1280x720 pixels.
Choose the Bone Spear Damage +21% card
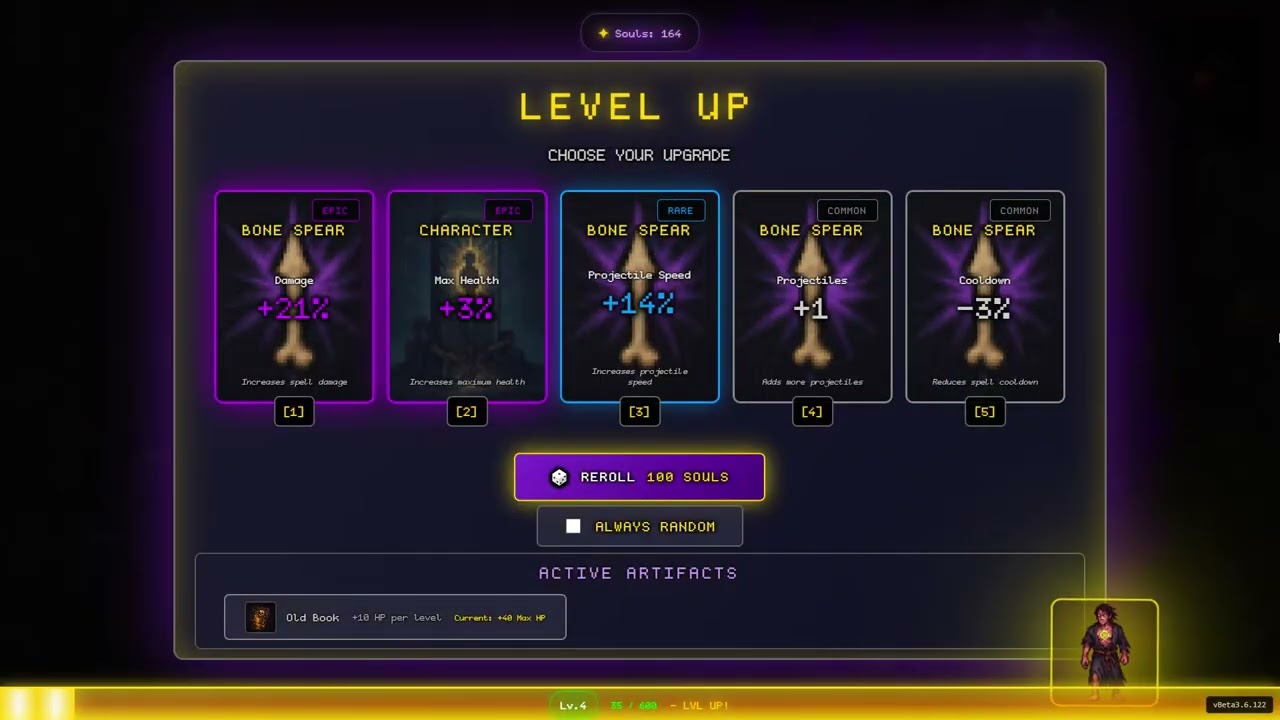coord(294,297)
